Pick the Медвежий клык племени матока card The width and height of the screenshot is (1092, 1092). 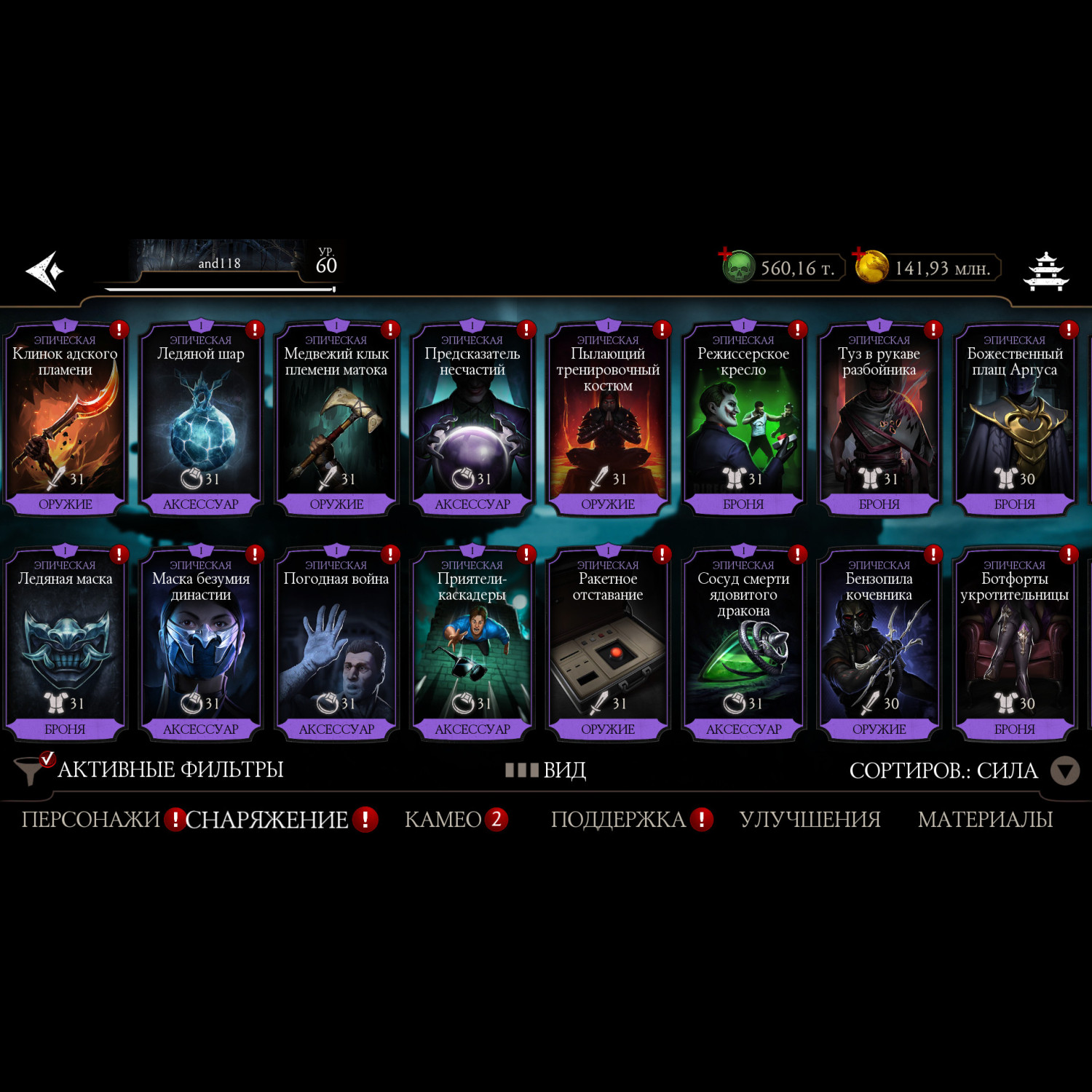(x=336, y=420)
